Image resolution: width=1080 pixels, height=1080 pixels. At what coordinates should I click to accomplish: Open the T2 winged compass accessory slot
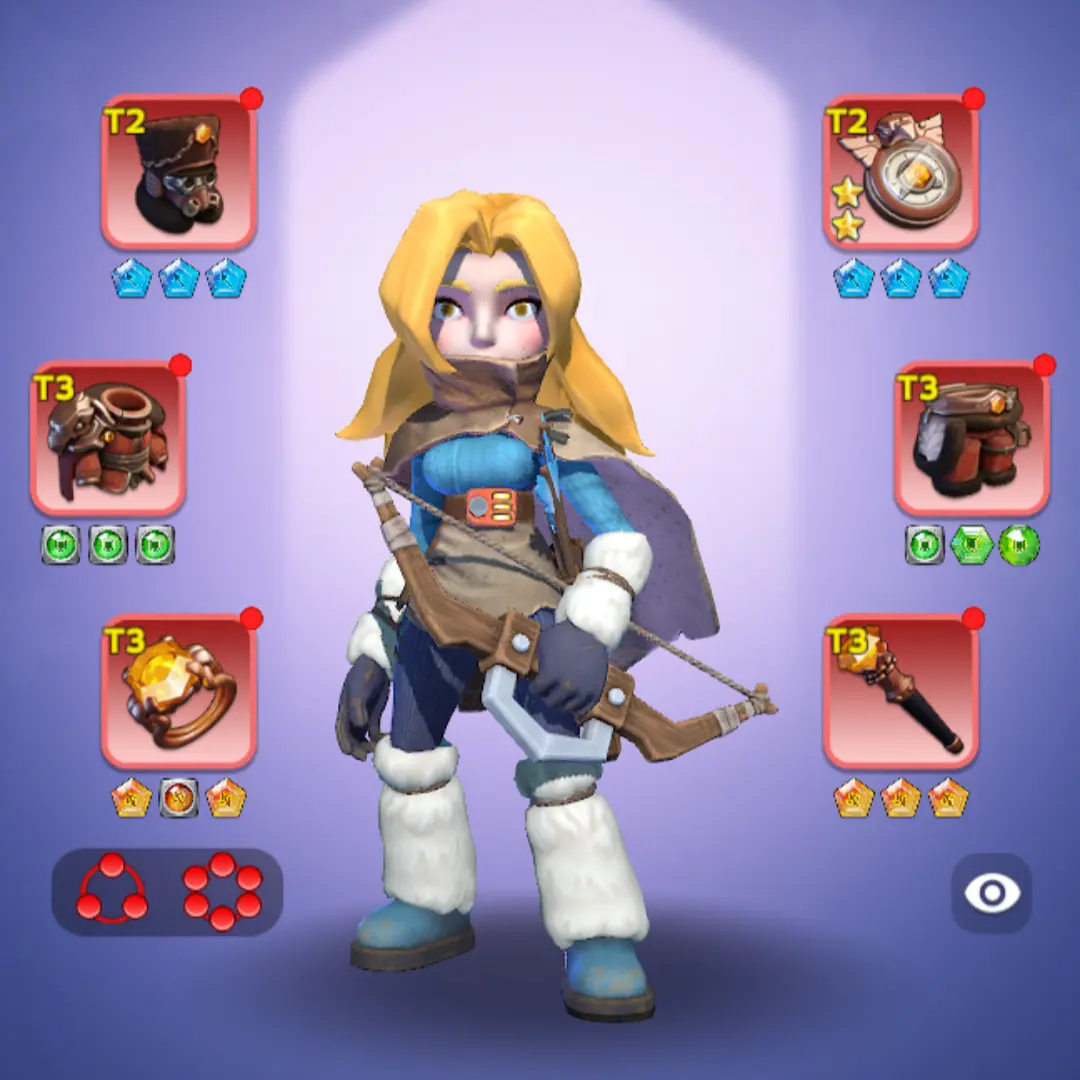(901, 173)
